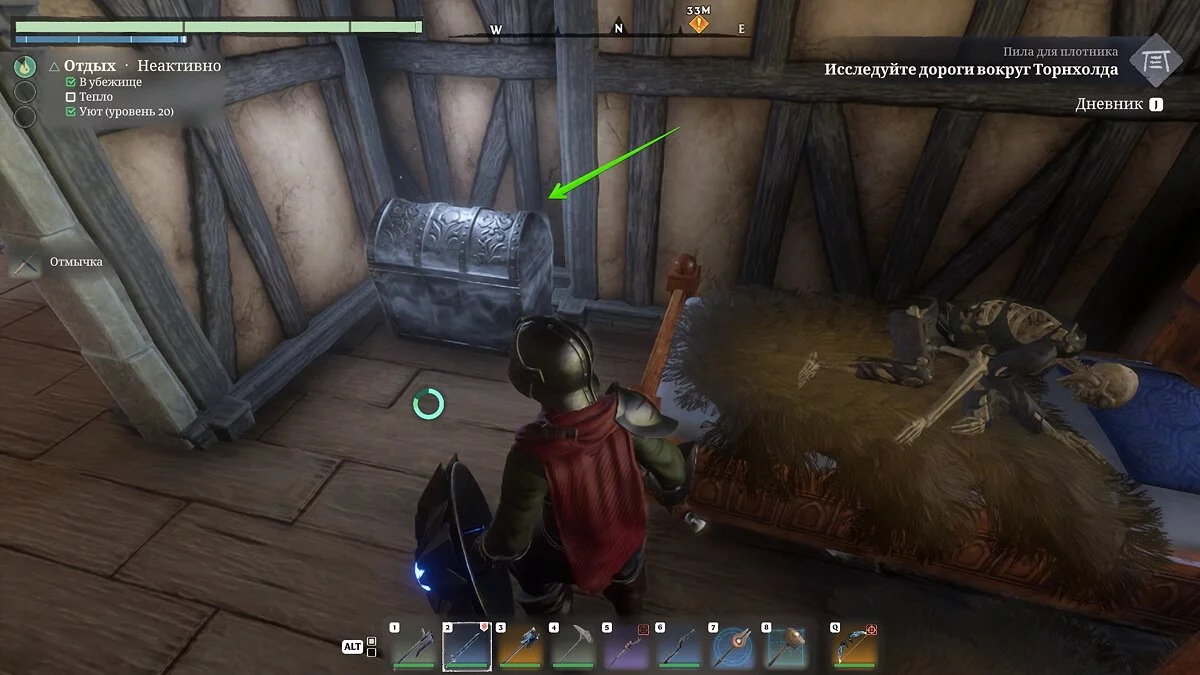Select the Отмычка lockpick item
1200x675 pixels.
(x=24, y=262)
